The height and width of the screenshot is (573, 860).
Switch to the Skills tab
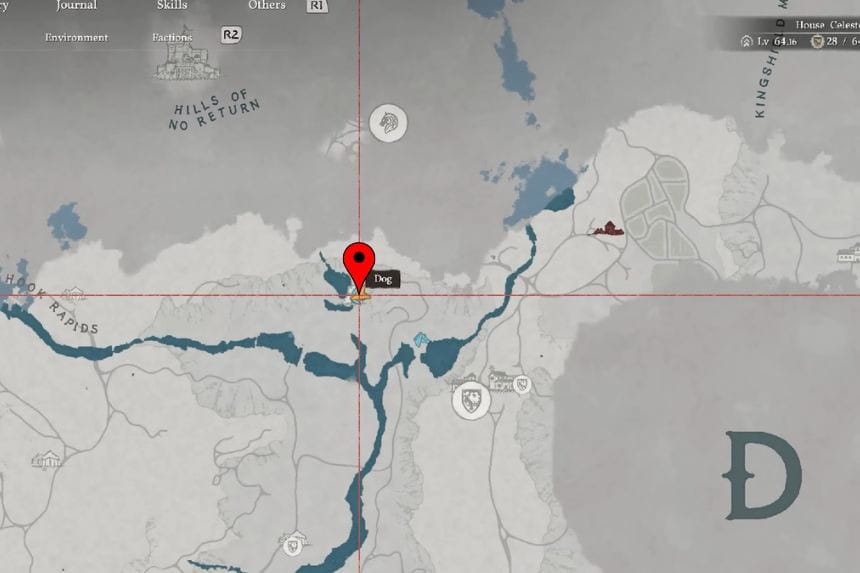172,6
